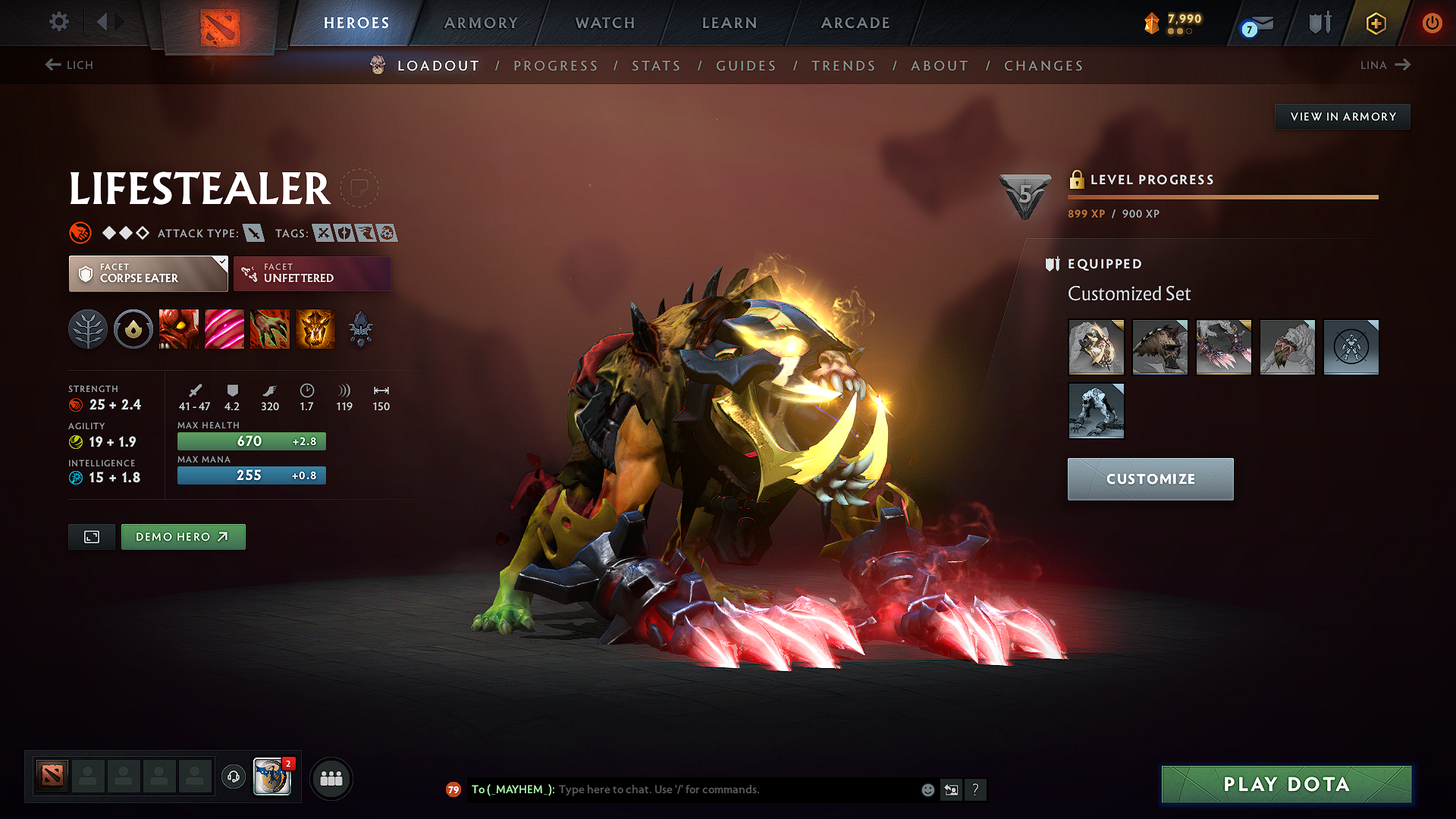
Task: Click the voice chat headset icon
Action: (233, 778)
